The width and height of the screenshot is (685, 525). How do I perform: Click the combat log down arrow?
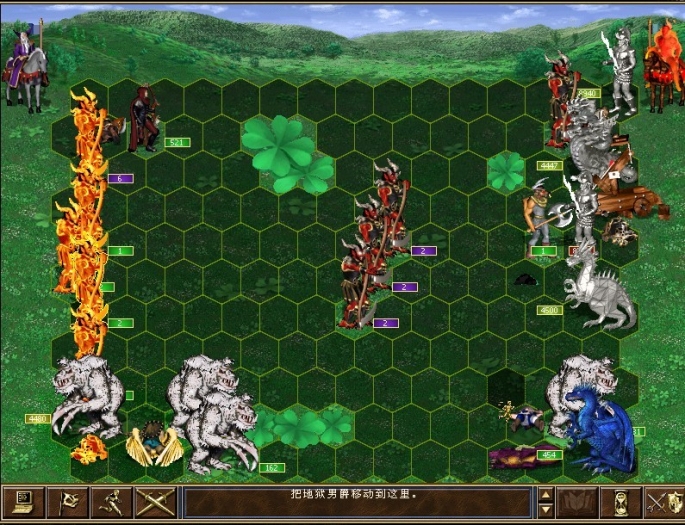(545, 510)
